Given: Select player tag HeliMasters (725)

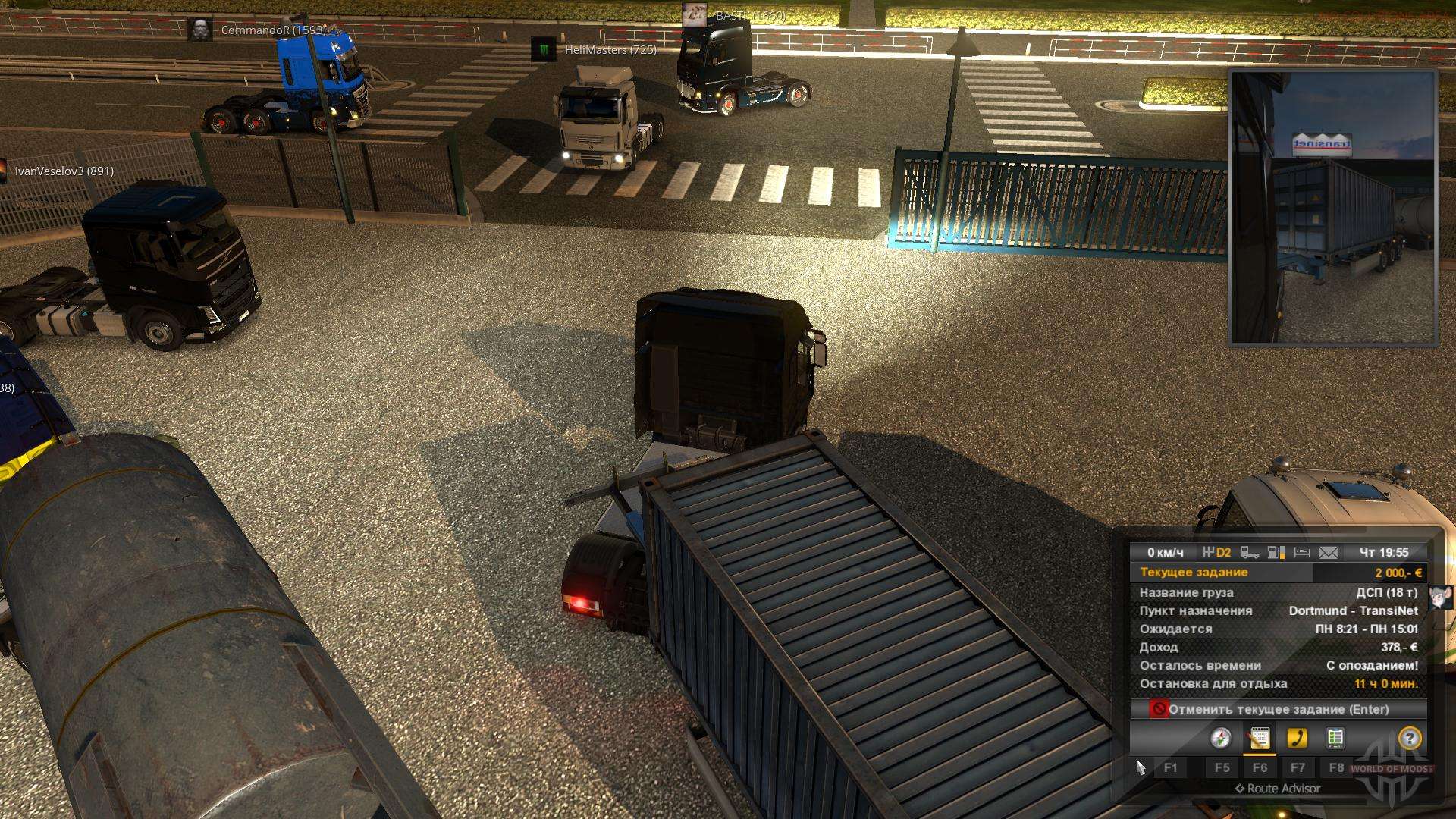Looking at the screenshot, I should point(610,50).
